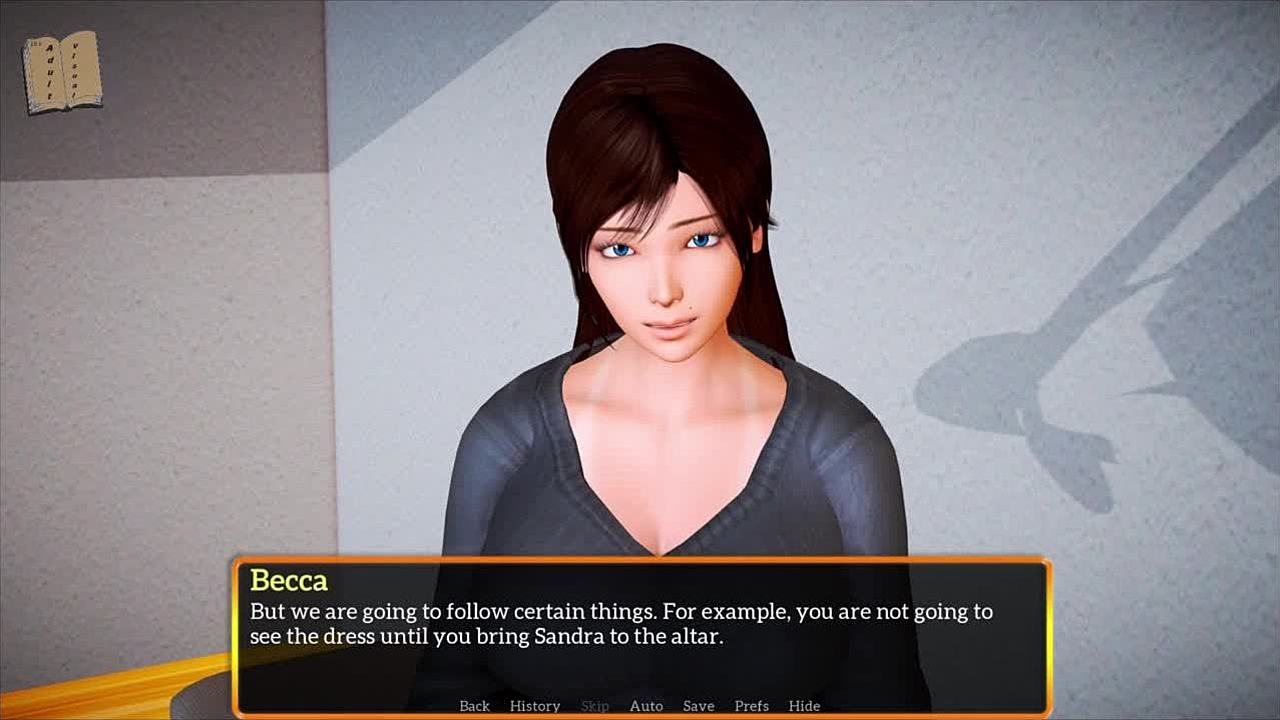1280x720 pixels.
Task: Open the dialogue History log
Action: [535, 706]
